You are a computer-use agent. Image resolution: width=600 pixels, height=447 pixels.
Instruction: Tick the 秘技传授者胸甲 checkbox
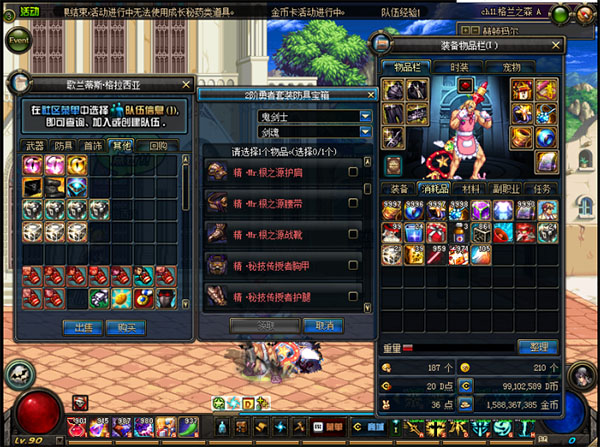coord(352,266)
